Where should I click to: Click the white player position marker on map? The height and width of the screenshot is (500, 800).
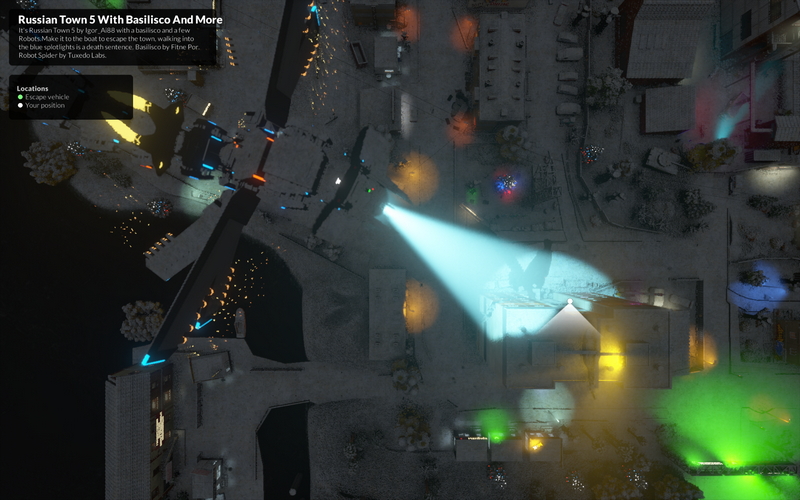point(570,301)
